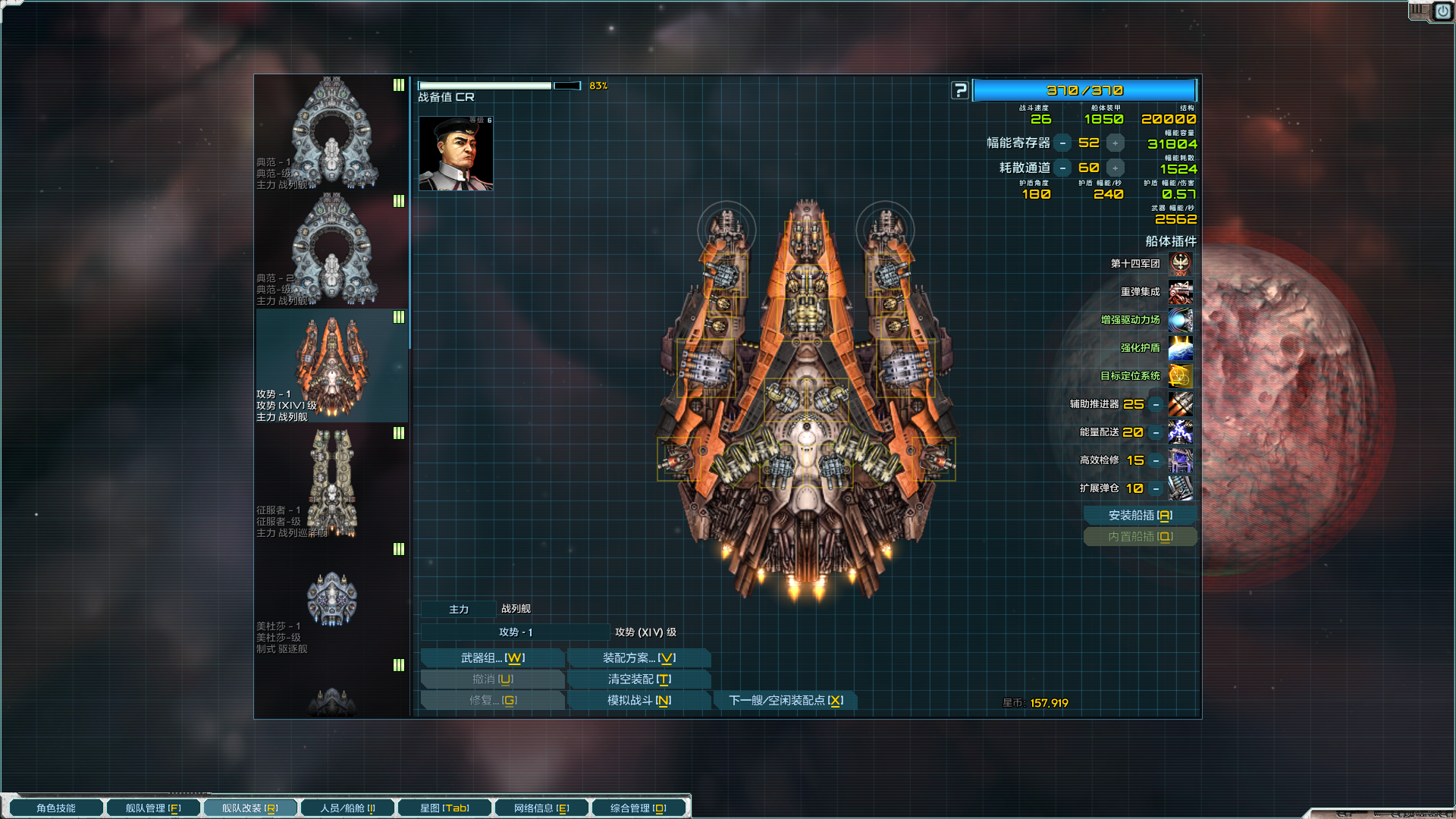
Task: Open the 星图 map tab
Action: [444, 808]
